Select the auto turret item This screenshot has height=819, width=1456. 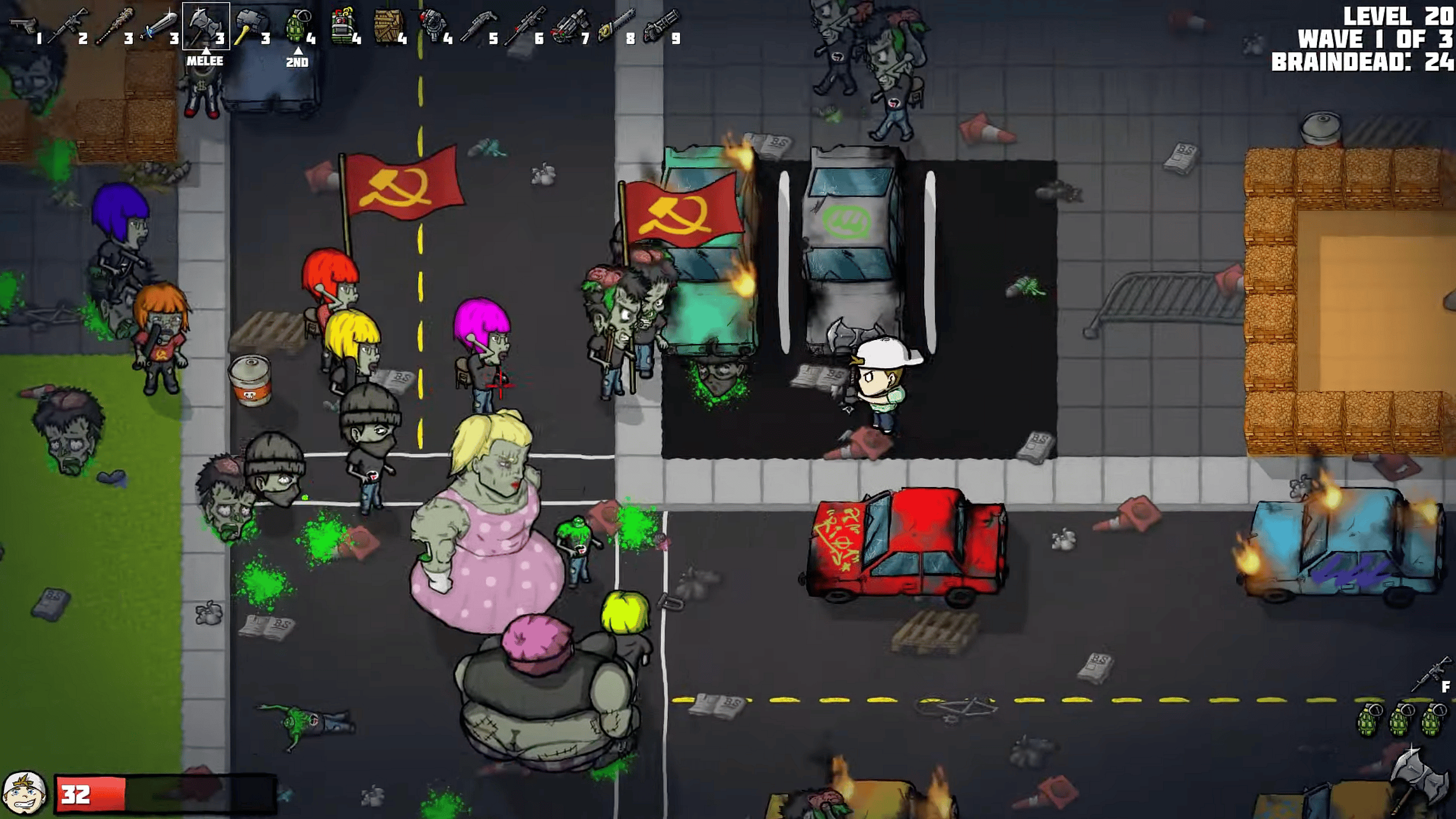click(433, 25)
